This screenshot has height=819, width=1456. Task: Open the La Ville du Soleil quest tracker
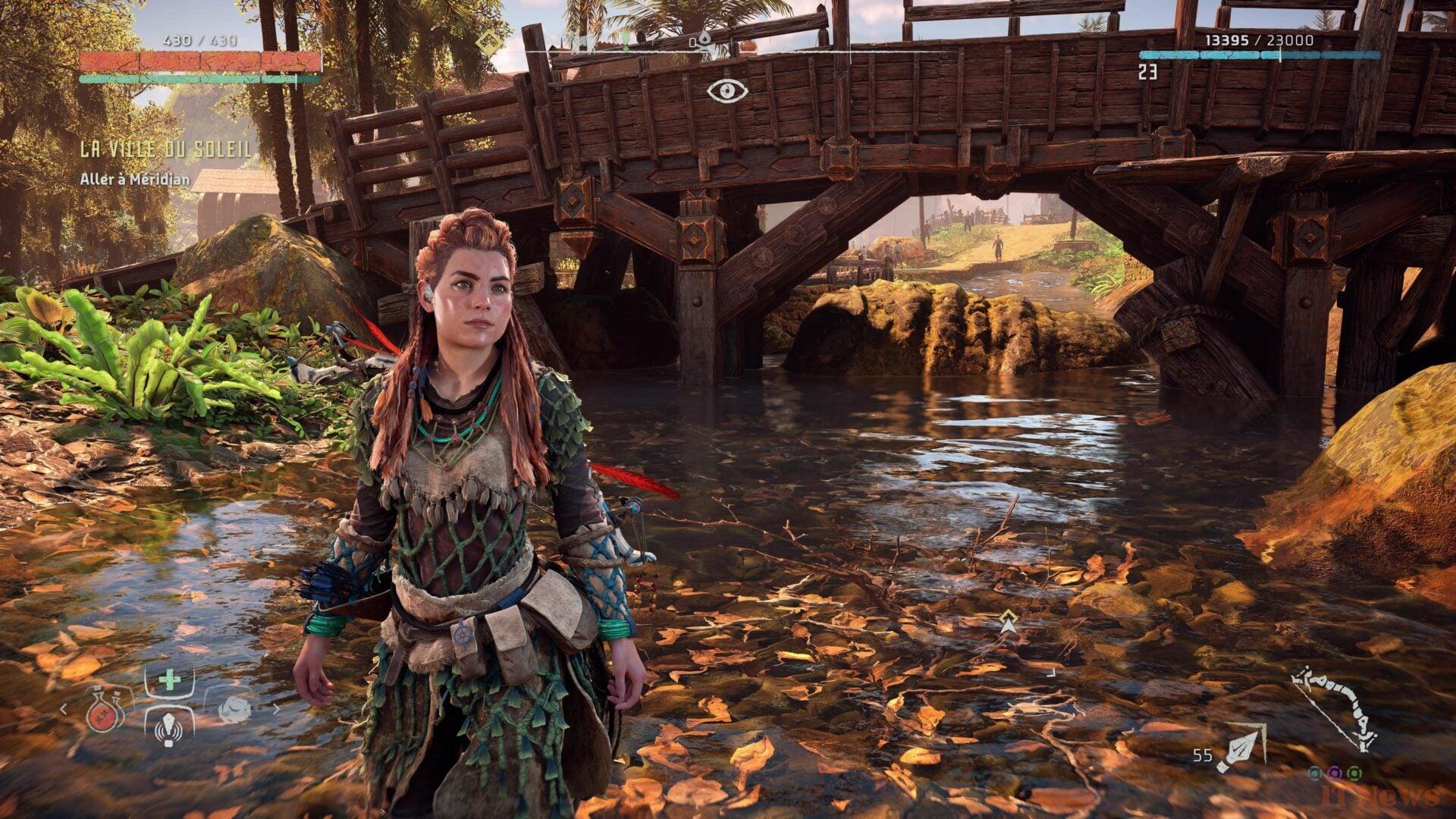tap(166, 149)
